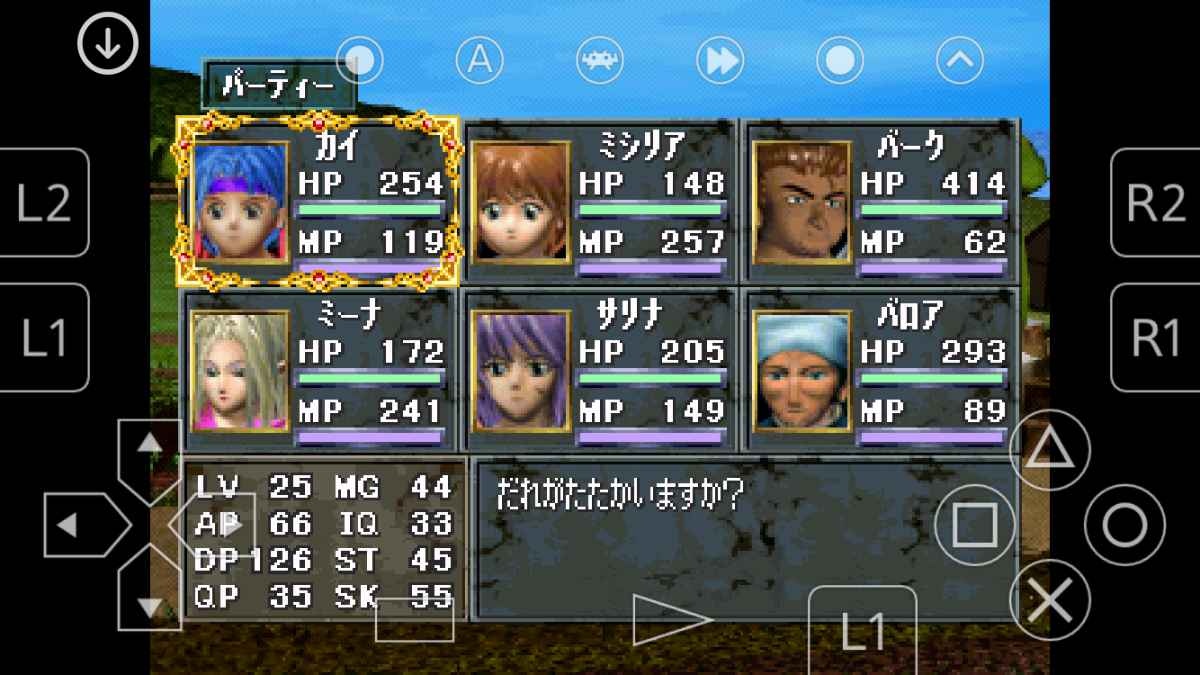Select バロア wearing the blue headwrap
The width and height of the screenshot is (1200, 675).
[x=880, y=370]
